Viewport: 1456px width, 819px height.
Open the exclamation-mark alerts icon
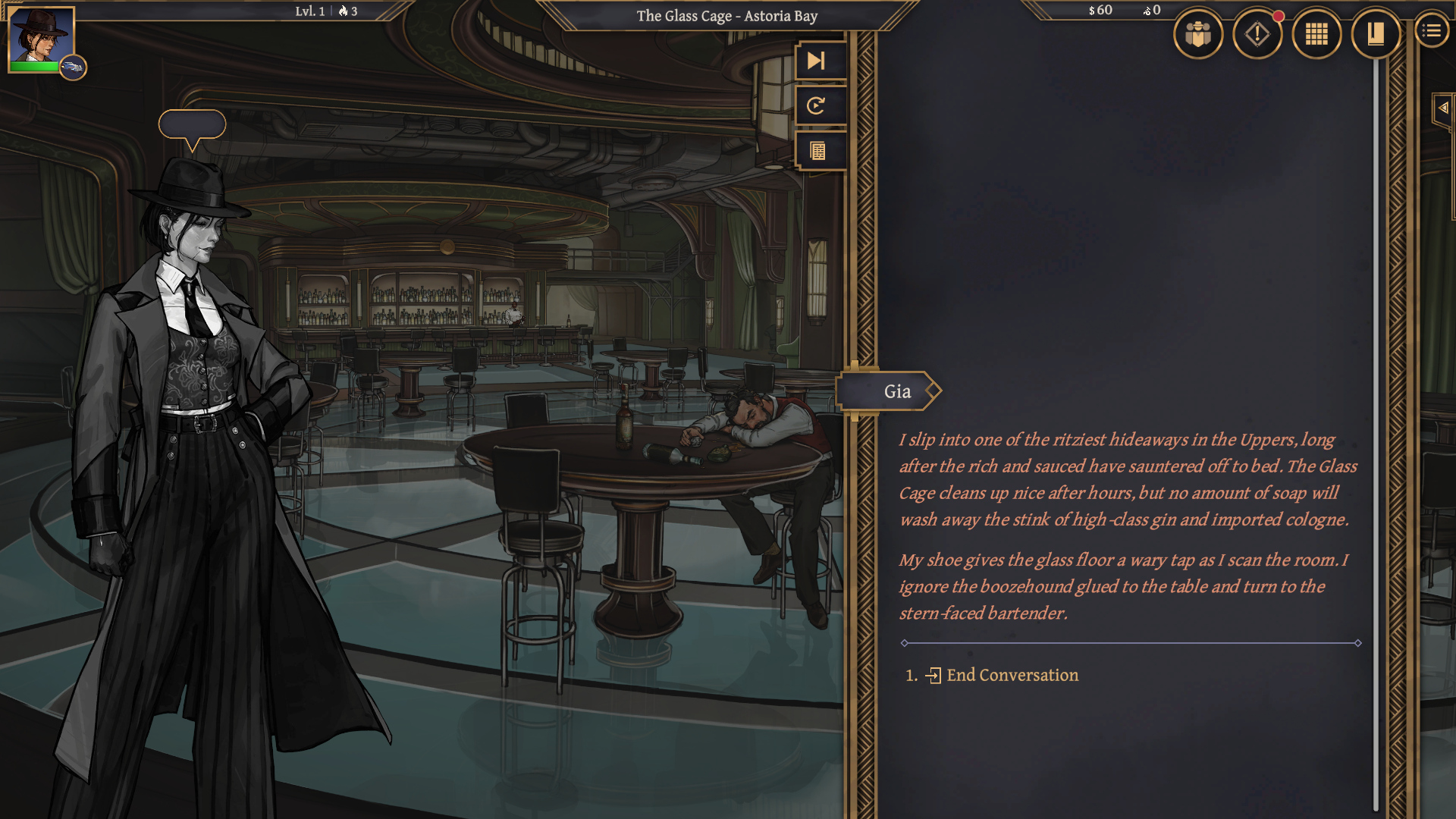[x=1257, y=34]
